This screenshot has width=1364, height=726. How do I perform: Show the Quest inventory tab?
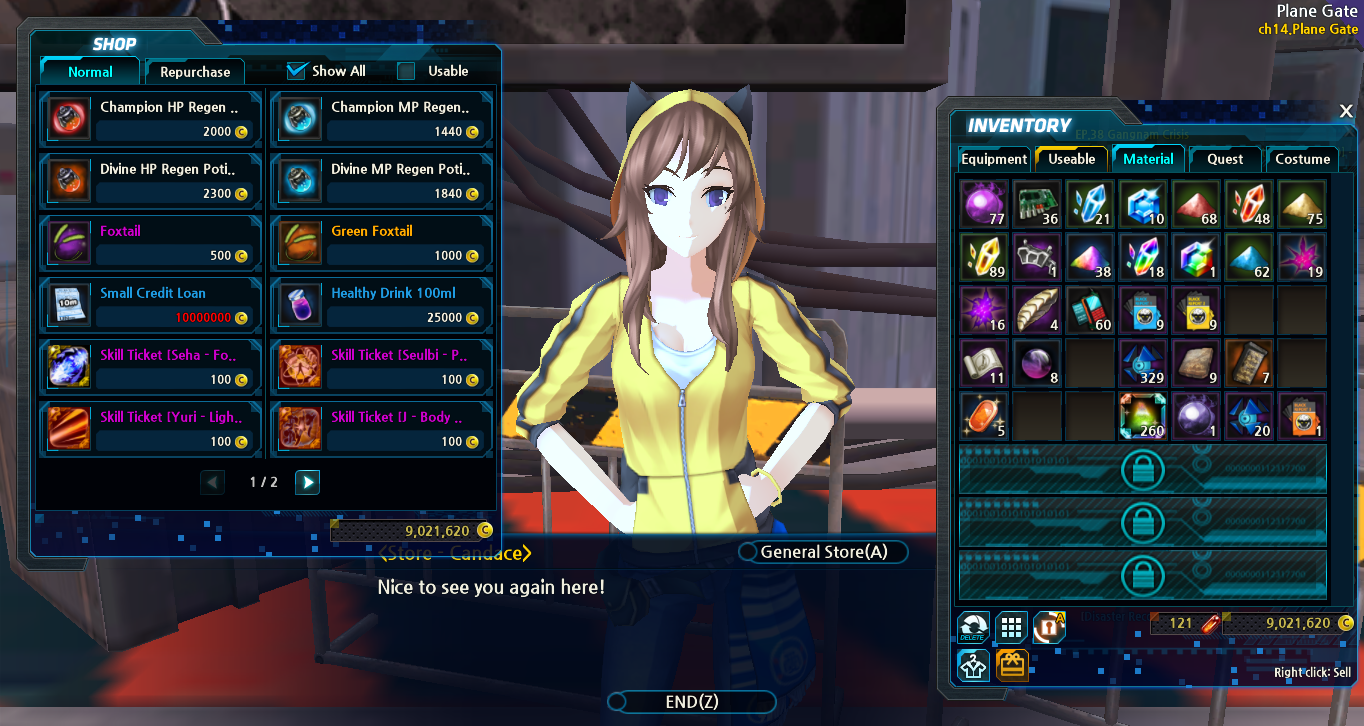coord(1225,159)
